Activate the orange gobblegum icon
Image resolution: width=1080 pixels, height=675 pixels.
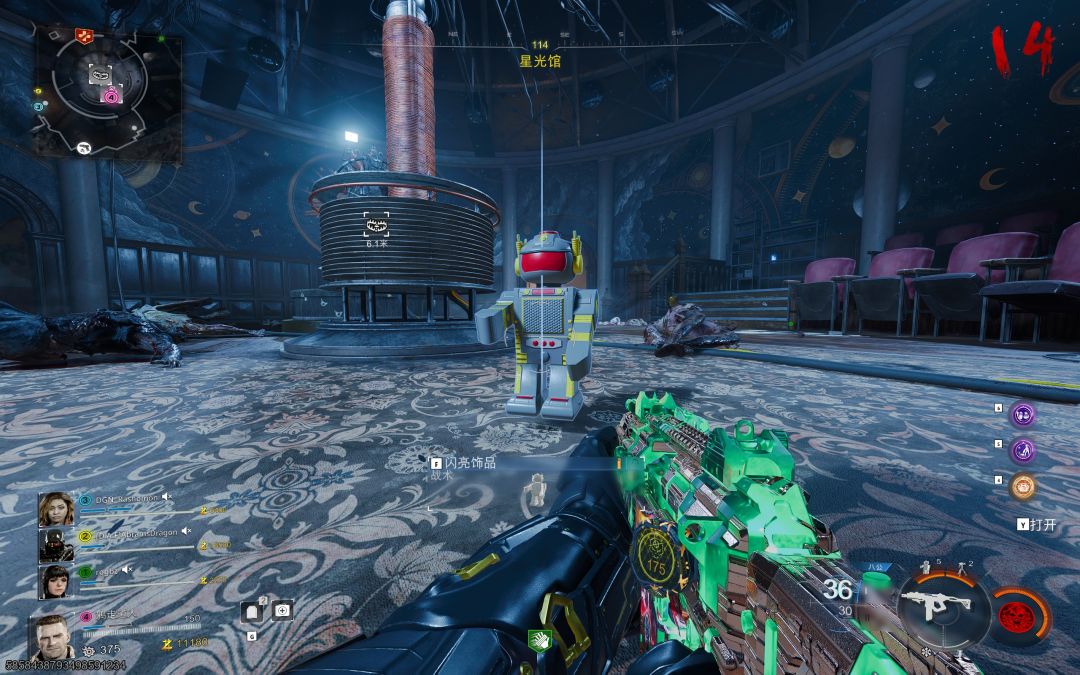click(x=1022, y=487)
